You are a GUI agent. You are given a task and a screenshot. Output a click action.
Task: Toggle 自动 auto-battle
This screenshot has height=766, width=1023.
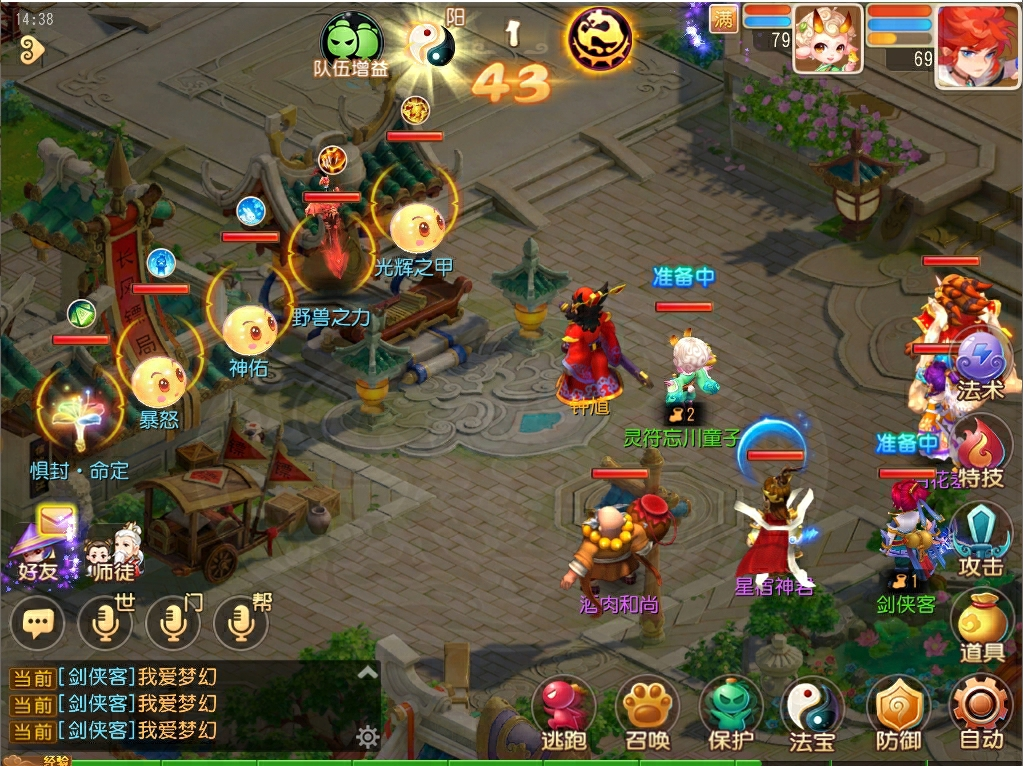pos(981,712)
